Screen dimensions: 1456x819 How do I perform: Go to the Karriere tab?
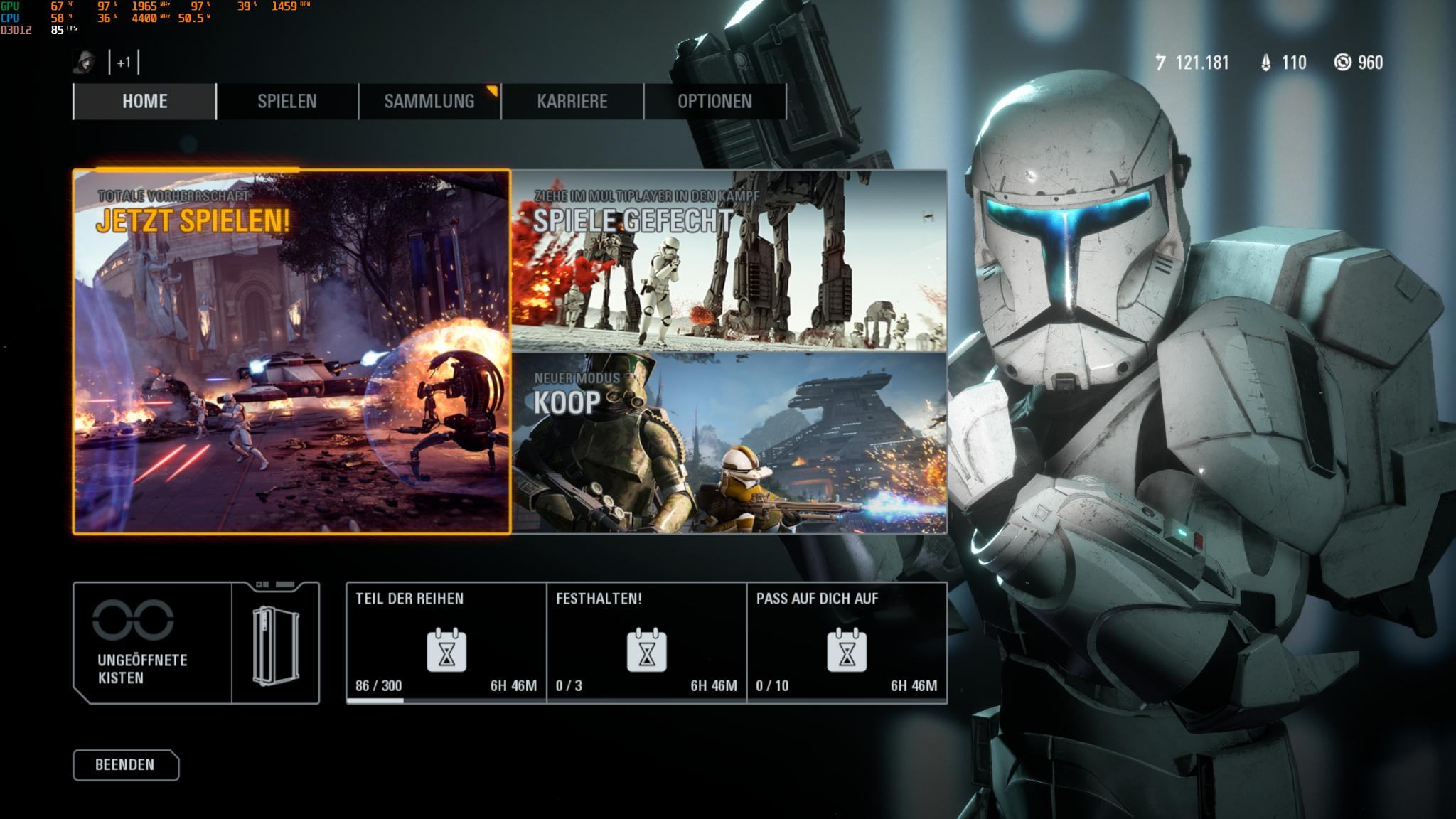point(572,101)
